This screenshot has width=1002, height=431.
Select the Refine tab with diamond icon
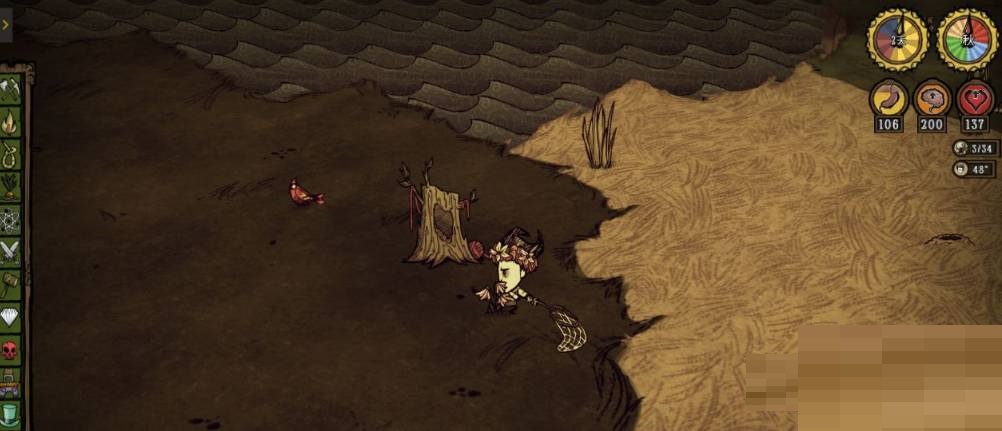pyautogui.click(x=10, y=317)
